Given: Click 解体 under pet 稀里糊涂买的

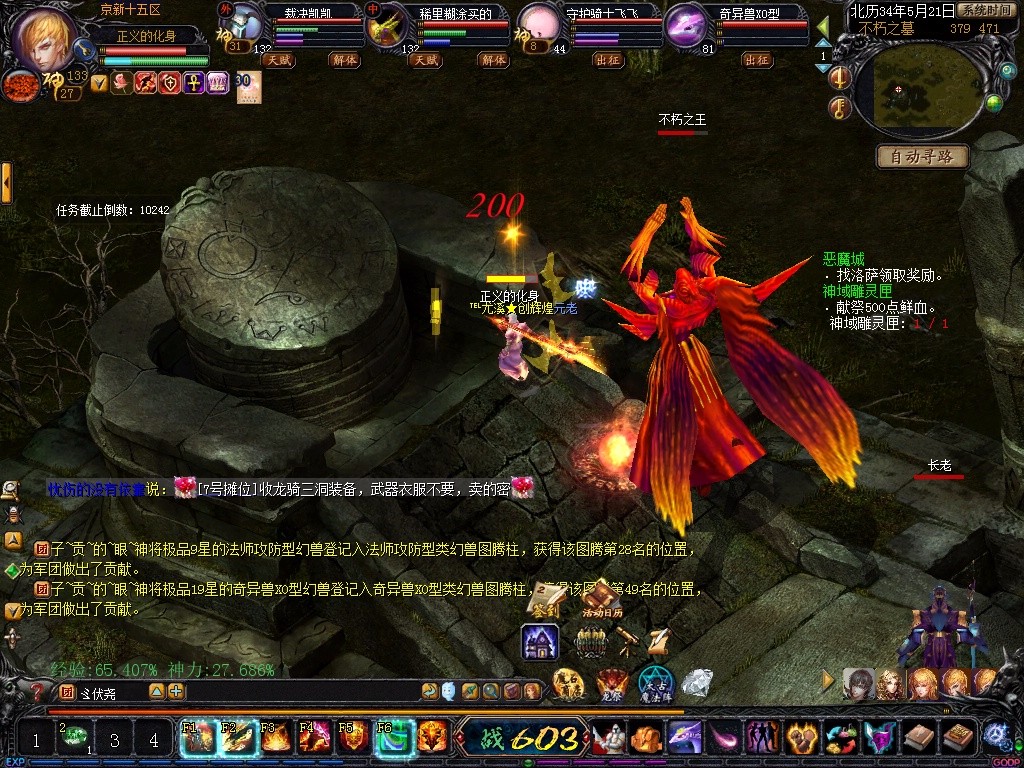Looking at the screenshot, I should (x=493, y=60).
